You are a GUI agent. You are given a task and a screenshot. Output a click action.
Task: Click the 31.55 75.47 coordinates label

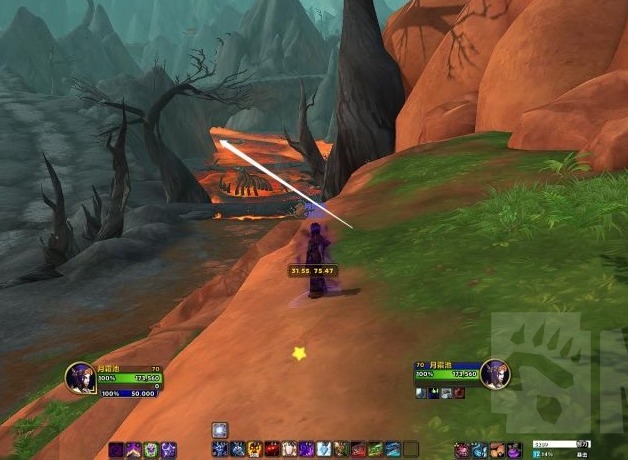pyautogui.click(x=312, y=271)
